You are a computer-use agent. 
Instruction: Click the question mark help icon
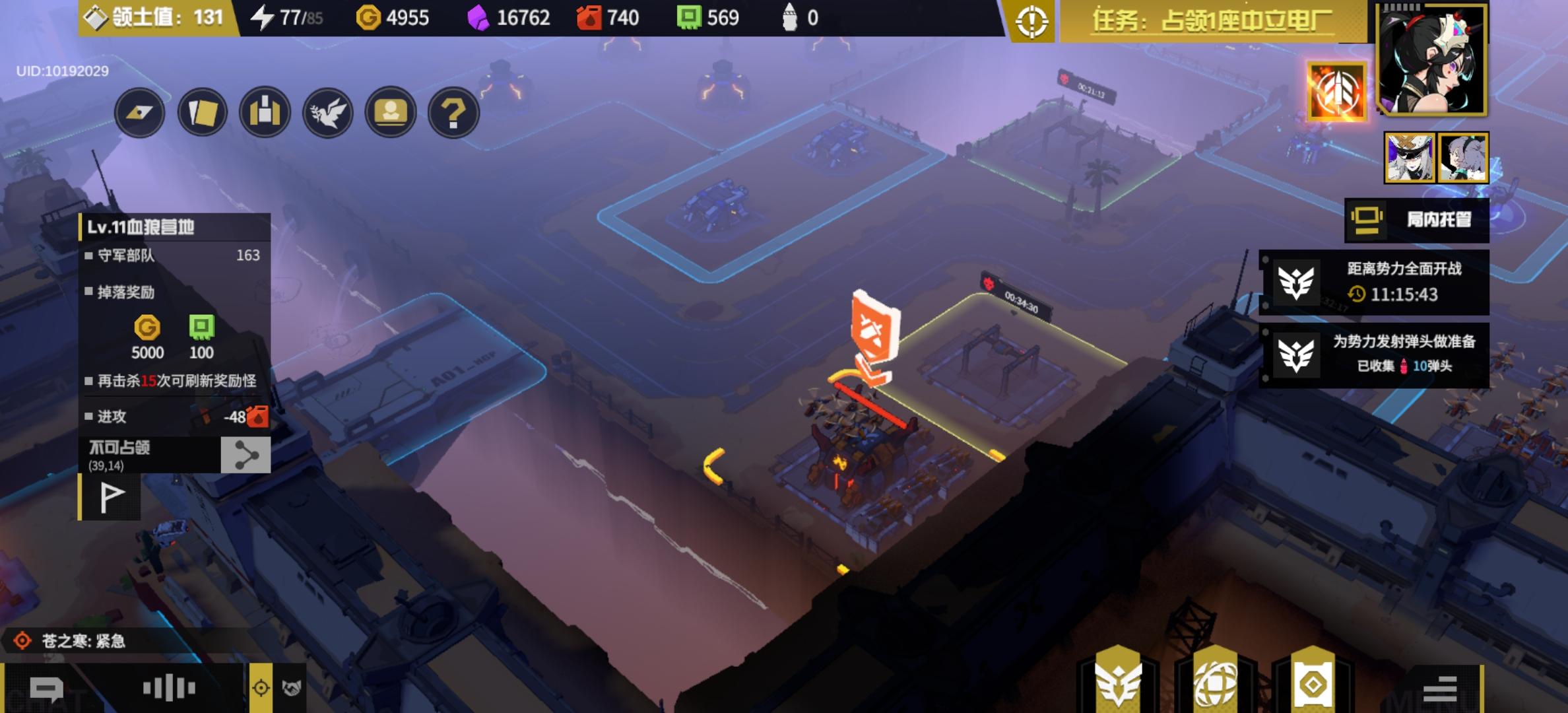pos(453,112)
